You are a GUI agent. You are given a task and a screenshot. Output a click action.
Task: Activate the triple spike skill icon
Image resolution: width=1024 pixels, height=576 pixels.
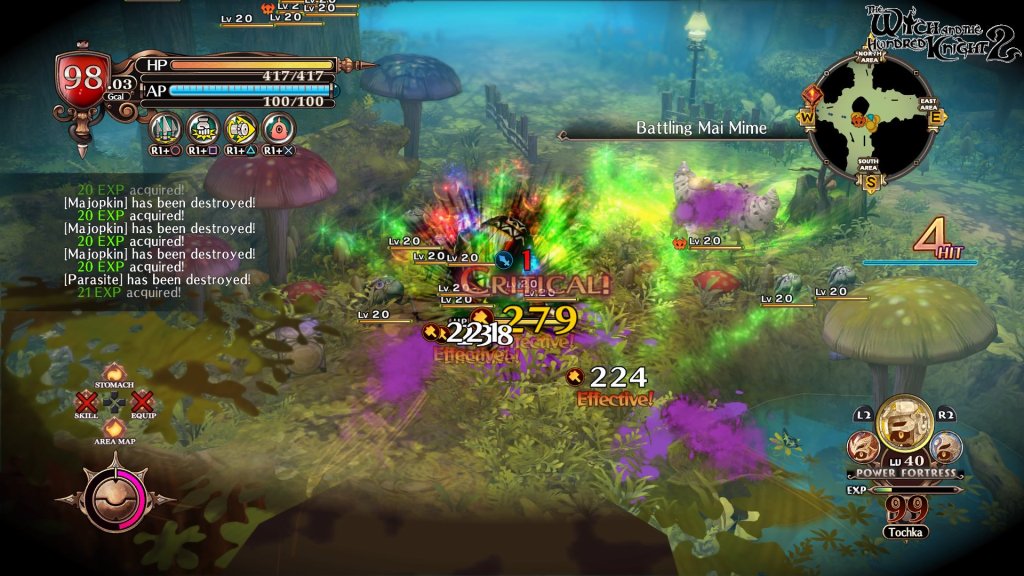[164, 128]
